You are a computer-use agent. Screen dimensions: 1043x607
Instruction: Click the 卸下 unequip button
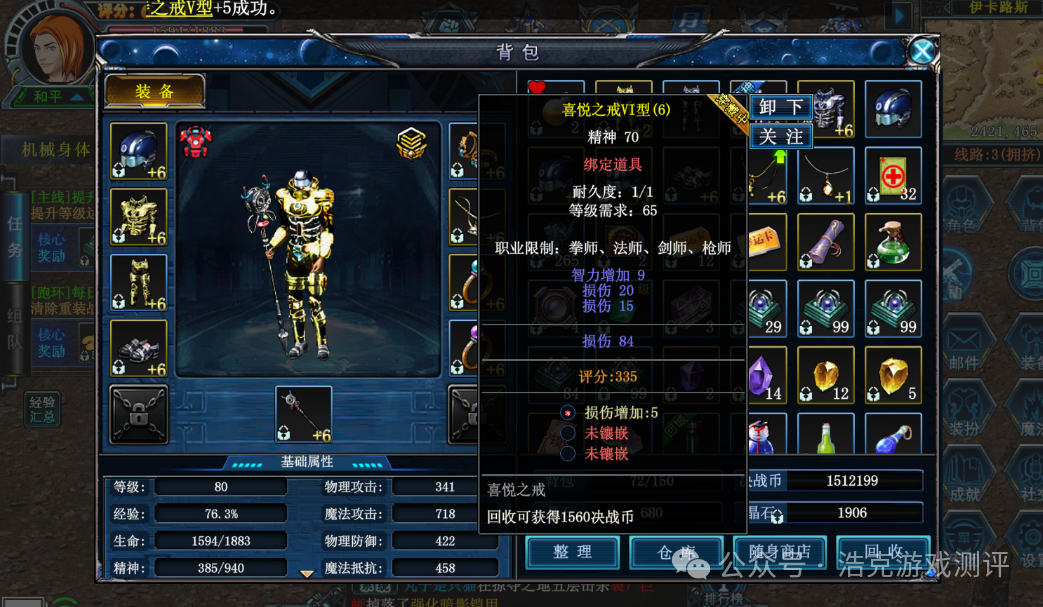(x=781, y=107)
